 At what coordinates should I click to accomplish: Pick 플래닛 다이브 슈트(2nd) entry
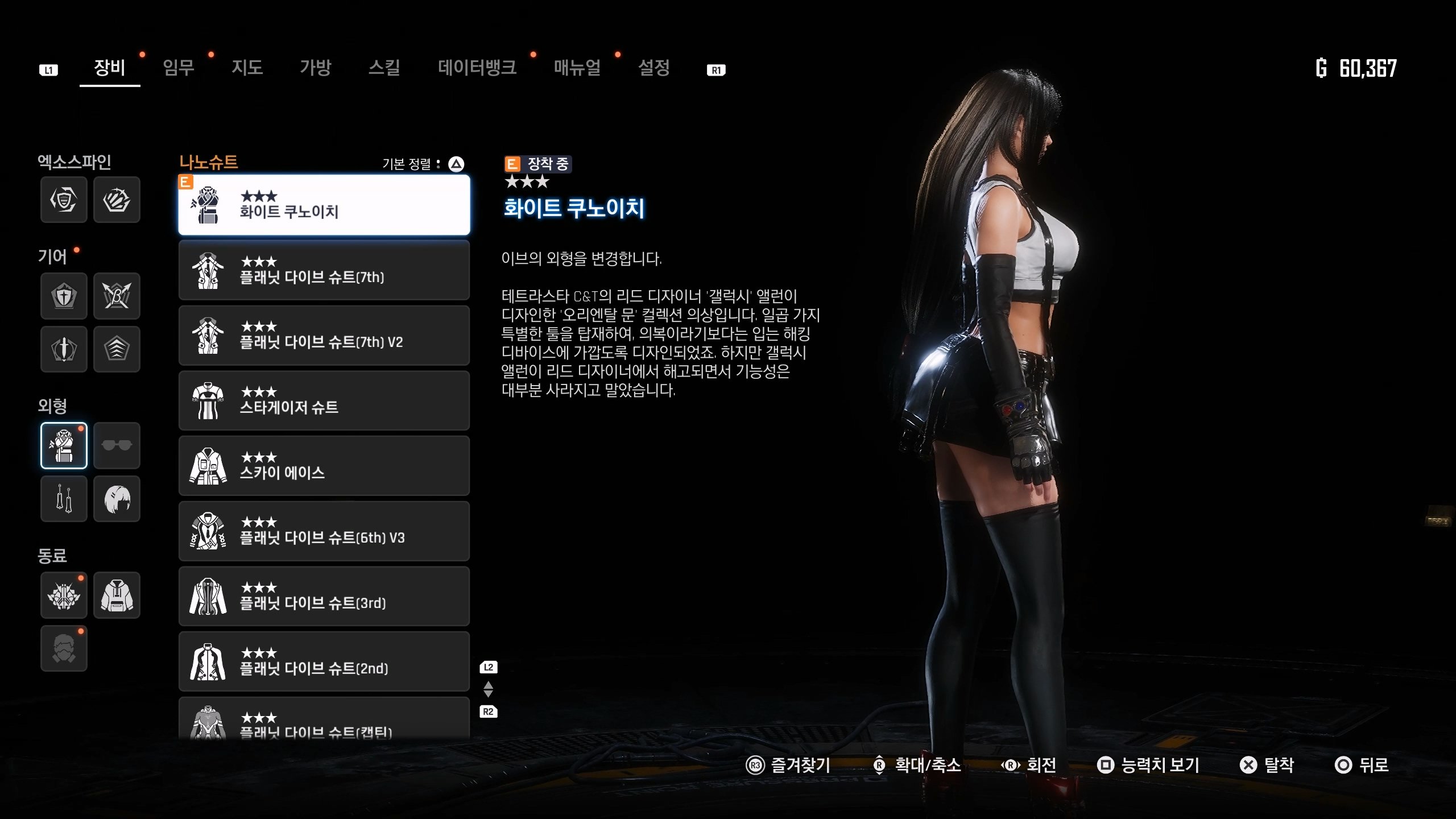coord(324,661)
